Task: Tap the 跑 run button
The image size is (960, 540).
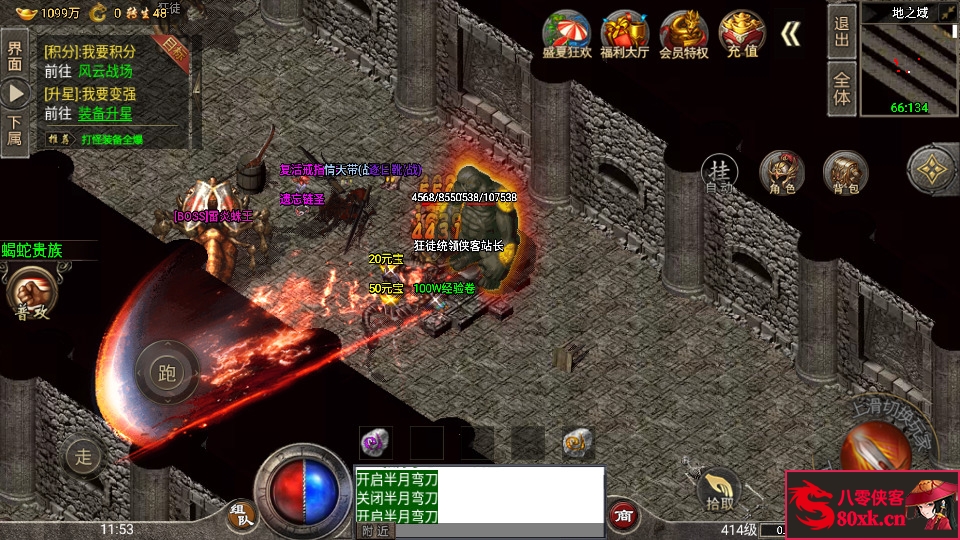Action: point(167,373)
